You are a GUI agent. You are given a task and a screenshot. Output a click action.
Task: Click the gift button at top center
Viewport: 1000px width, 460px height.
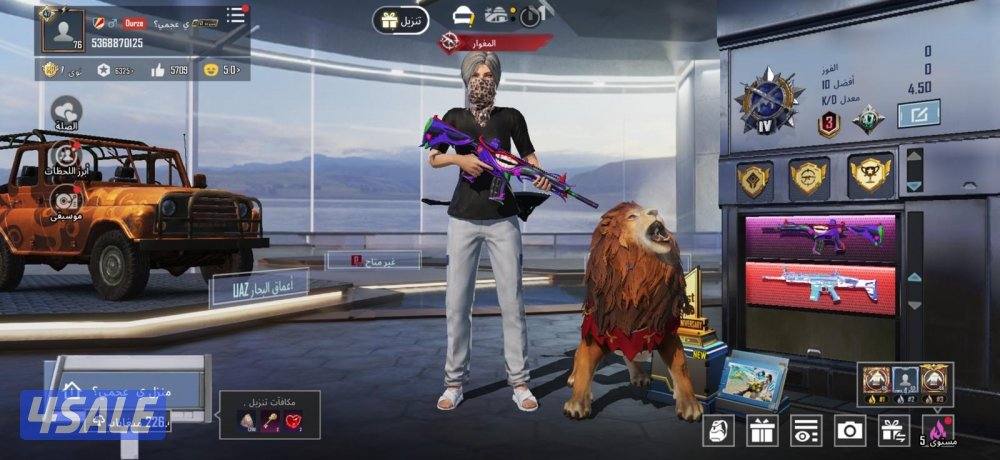(x=400, y=19)
